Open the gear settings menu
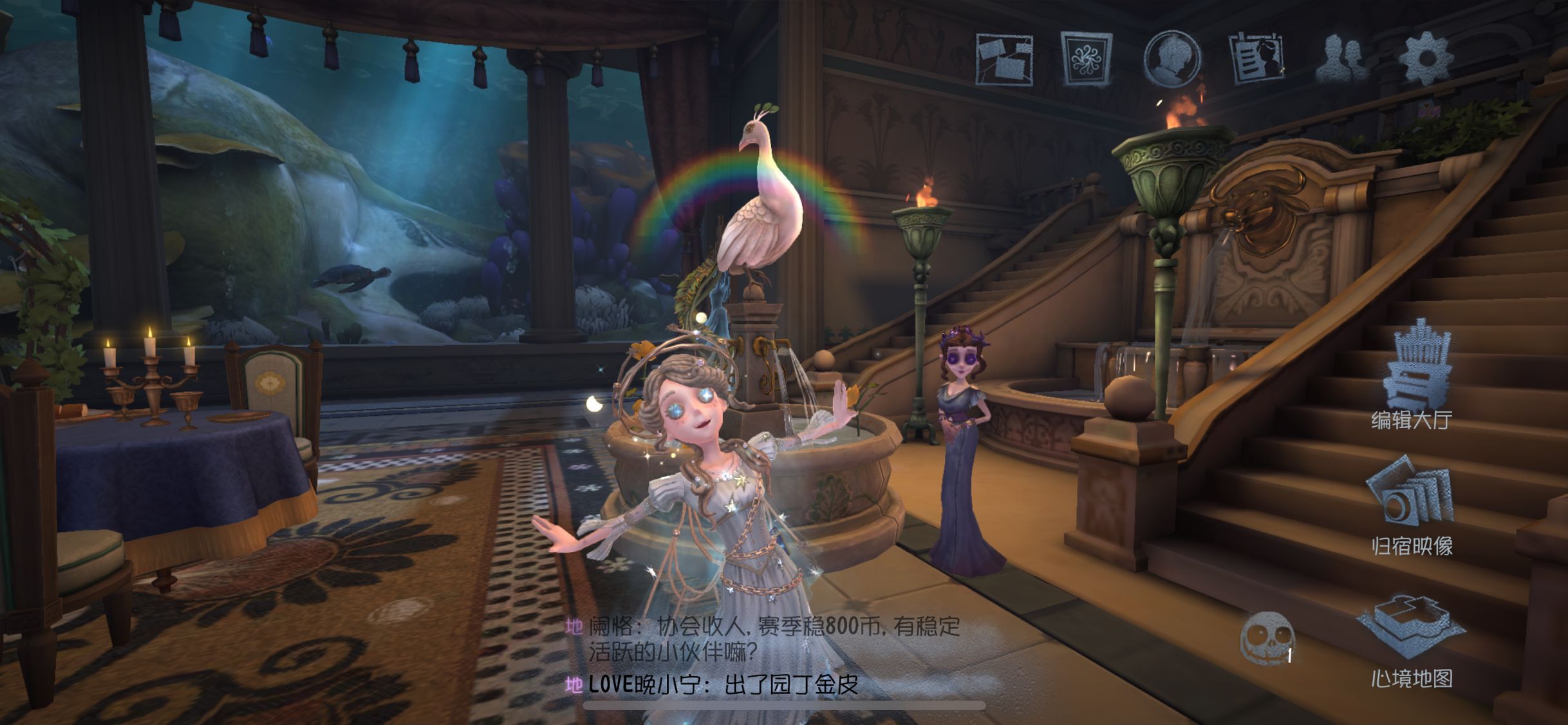Image resolution: width=1568 pixels, height=725 pixels. pos(1426,59)
